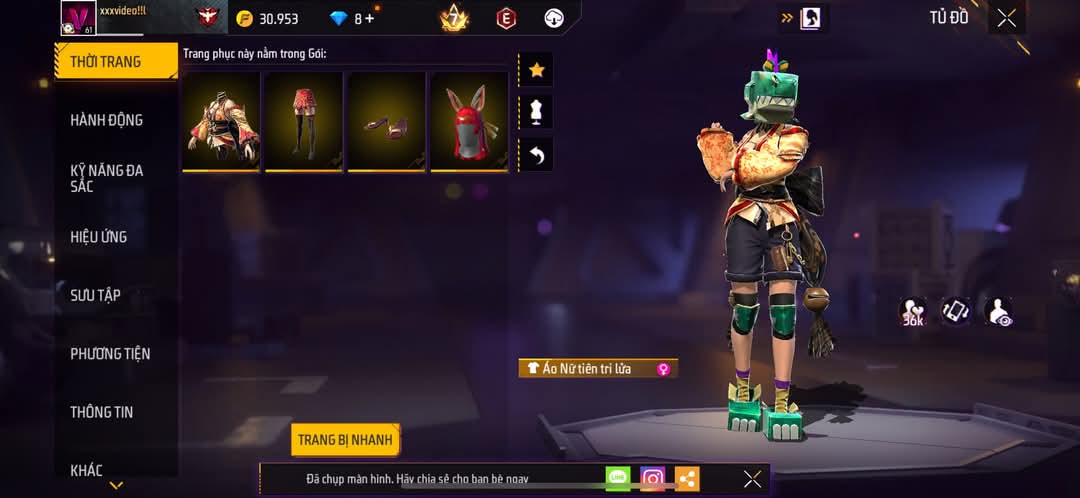Choose the red skirt with stockings item
The image size is (1080, 498).
(x=304, y=120)
